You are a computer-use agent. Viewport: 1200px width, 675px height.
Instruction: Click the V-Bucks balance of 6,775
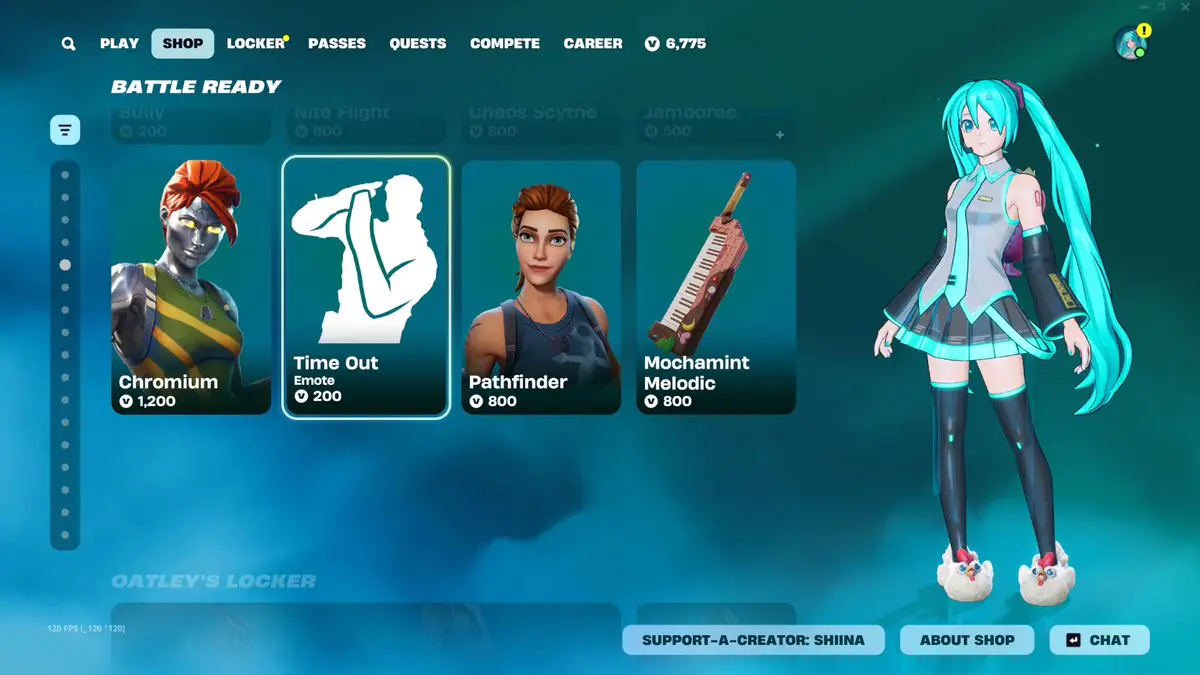(676, 44)
